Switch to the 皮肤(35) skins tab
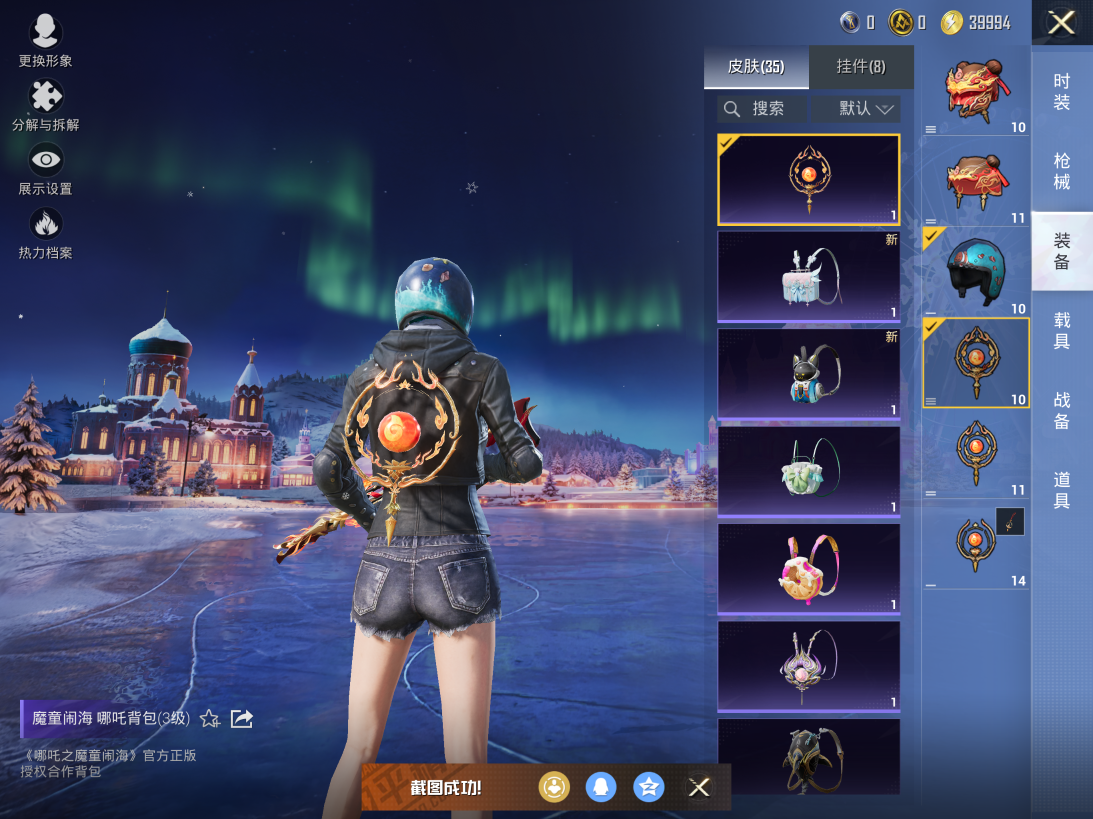 tap(756, 67)
